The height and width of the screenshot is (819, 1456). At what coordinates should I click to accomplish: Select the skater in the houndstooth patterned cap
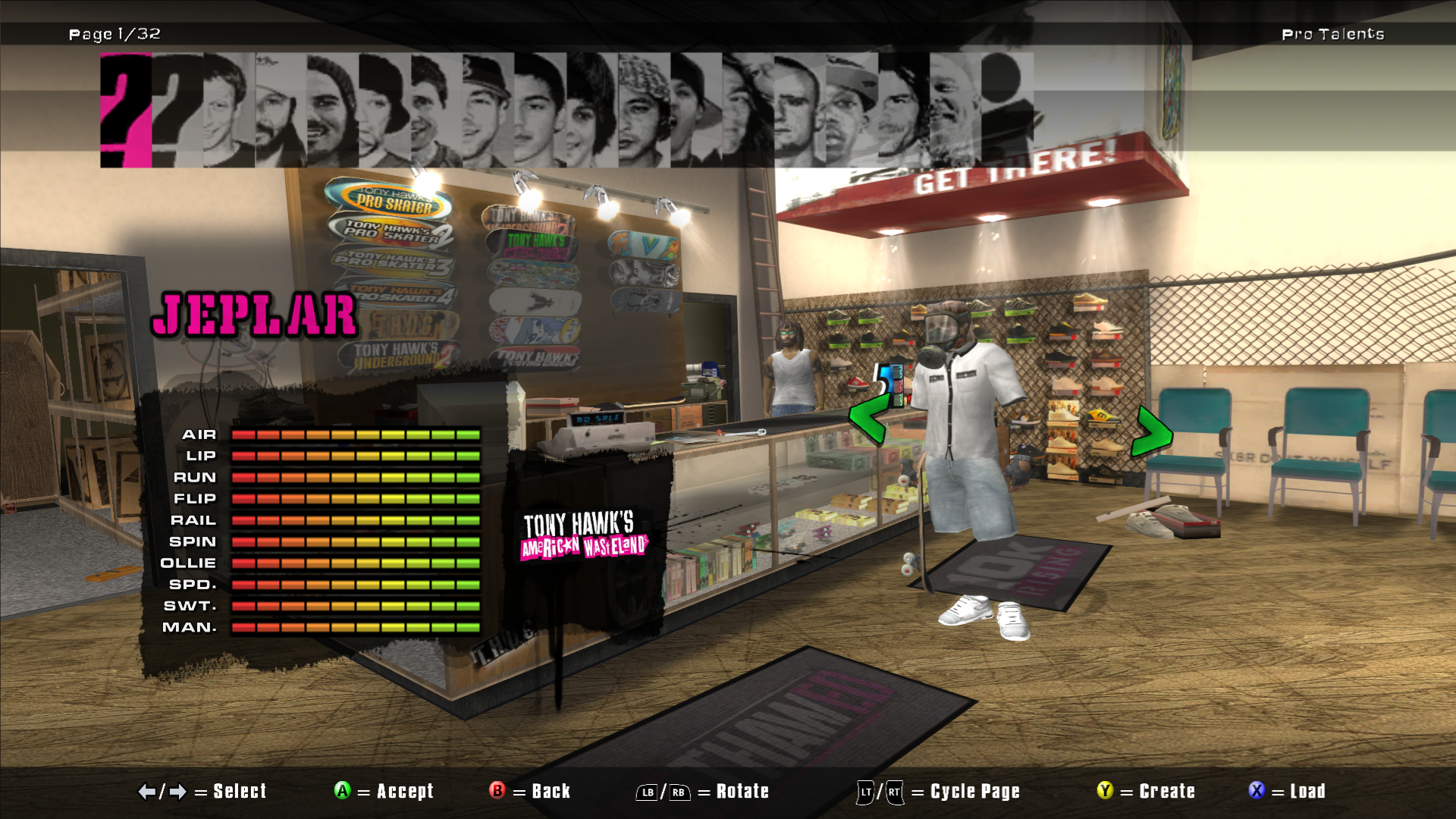tap(643, 110)
